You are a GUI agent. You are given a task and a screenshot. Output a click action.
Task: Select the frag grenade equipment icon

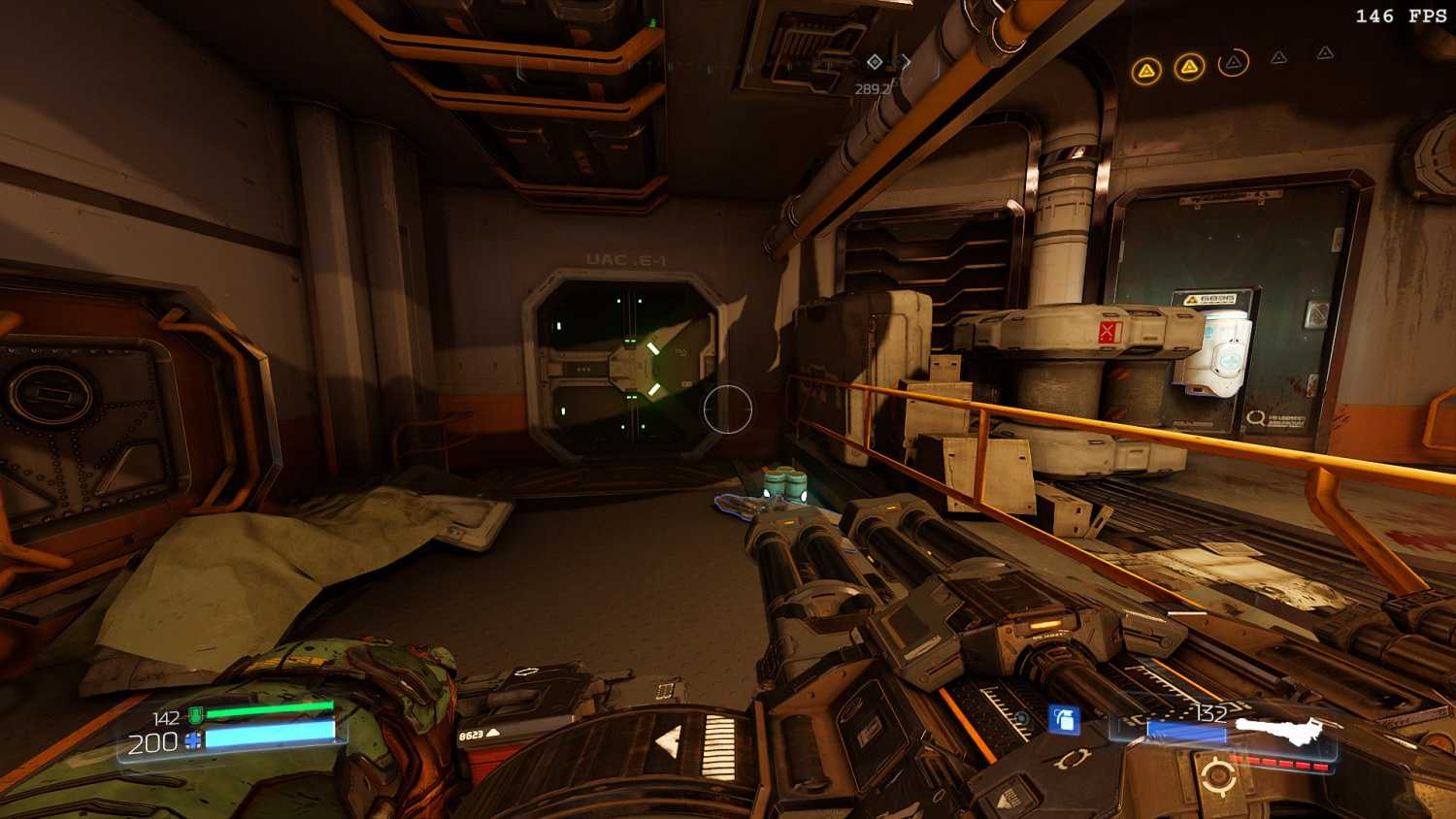[x=1065, y=720]
